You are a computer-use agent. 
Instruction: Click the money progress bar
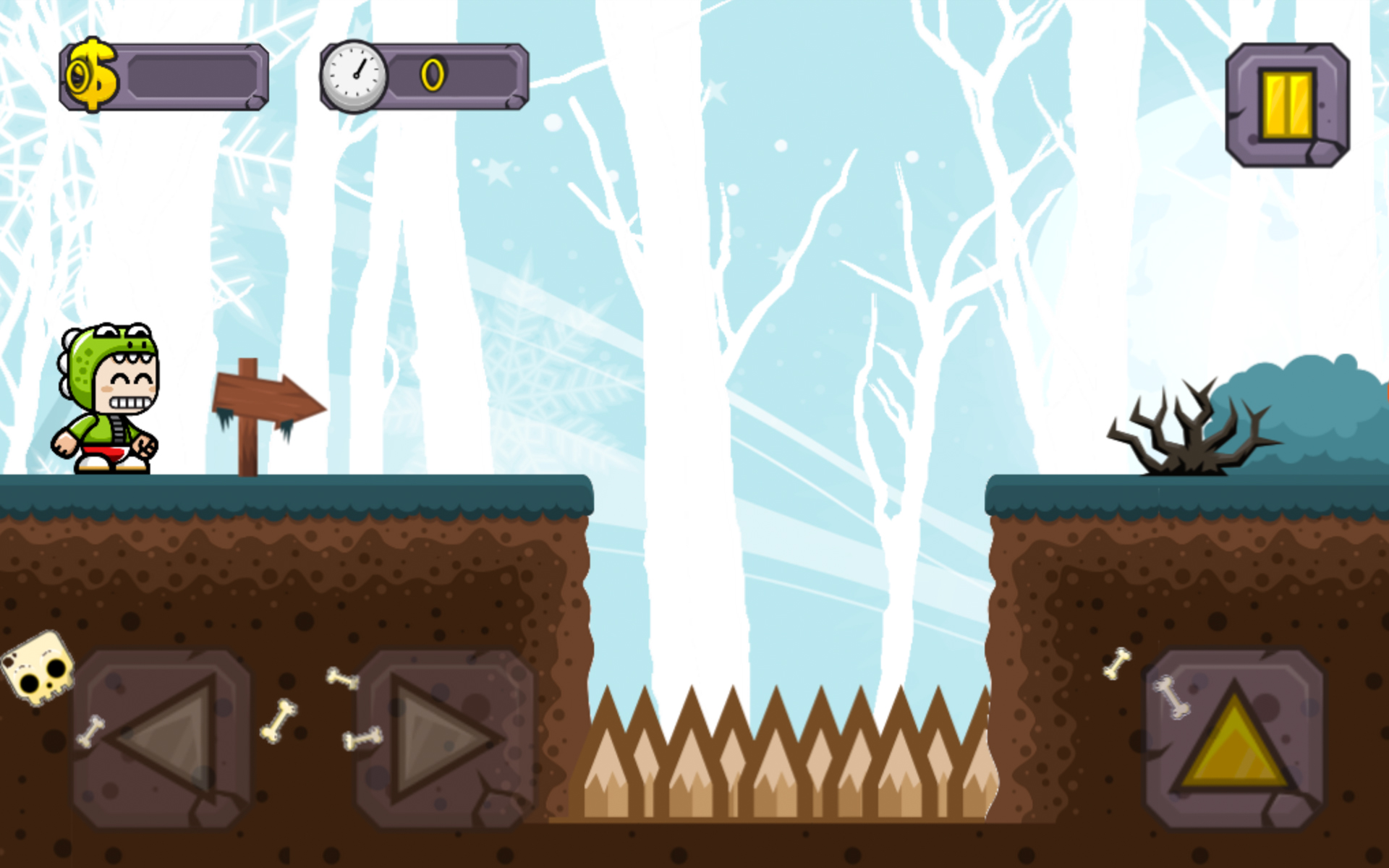[192, 77]
